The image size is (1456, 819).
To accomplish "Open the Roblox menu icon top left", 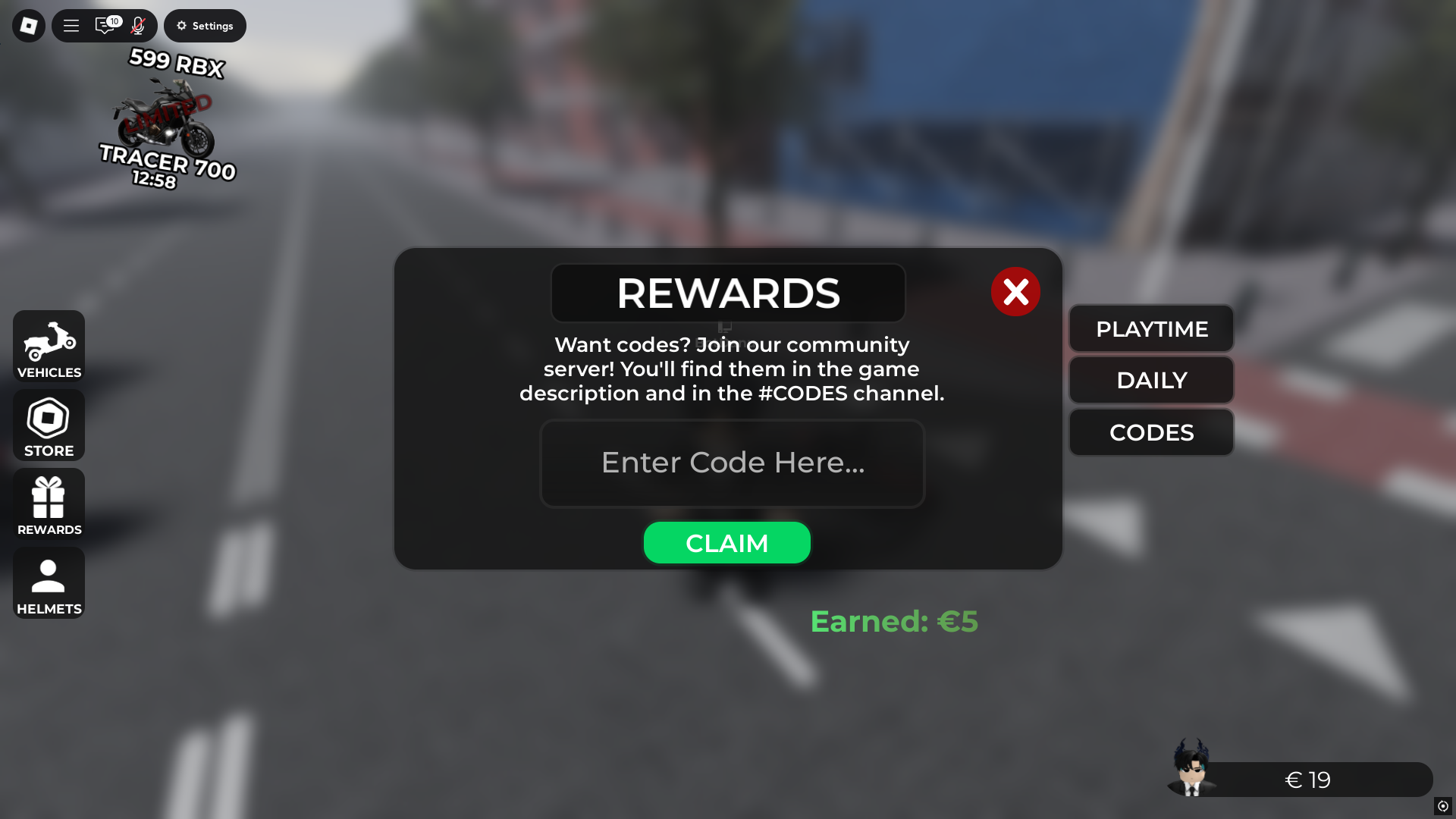I will (28, 25).
